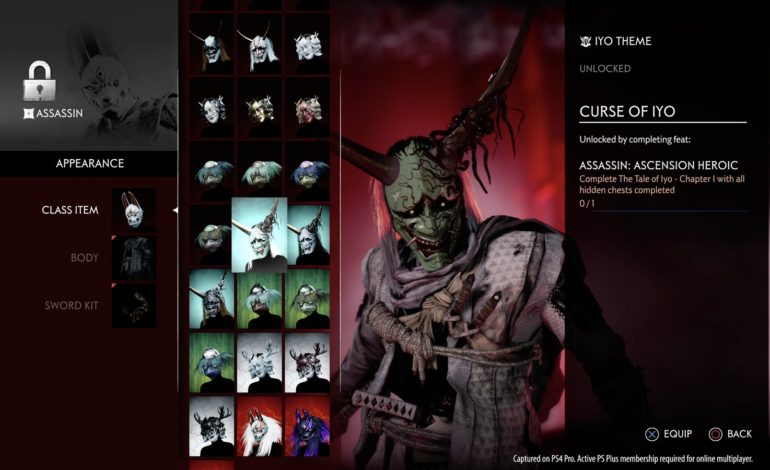Click the fox mask Class Item preview

[134, 210]
